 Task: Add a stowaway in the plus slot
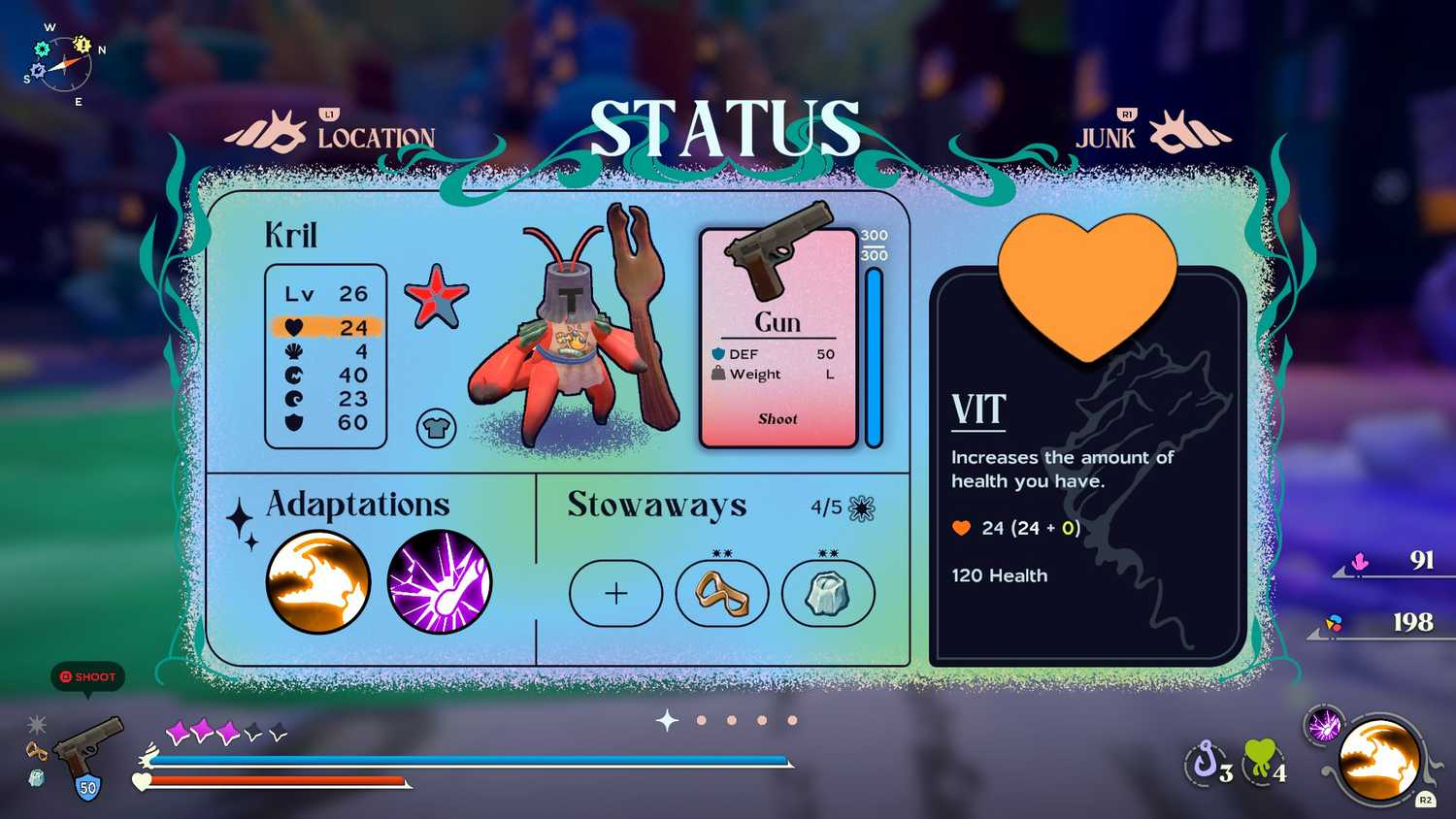coord(615,594)
